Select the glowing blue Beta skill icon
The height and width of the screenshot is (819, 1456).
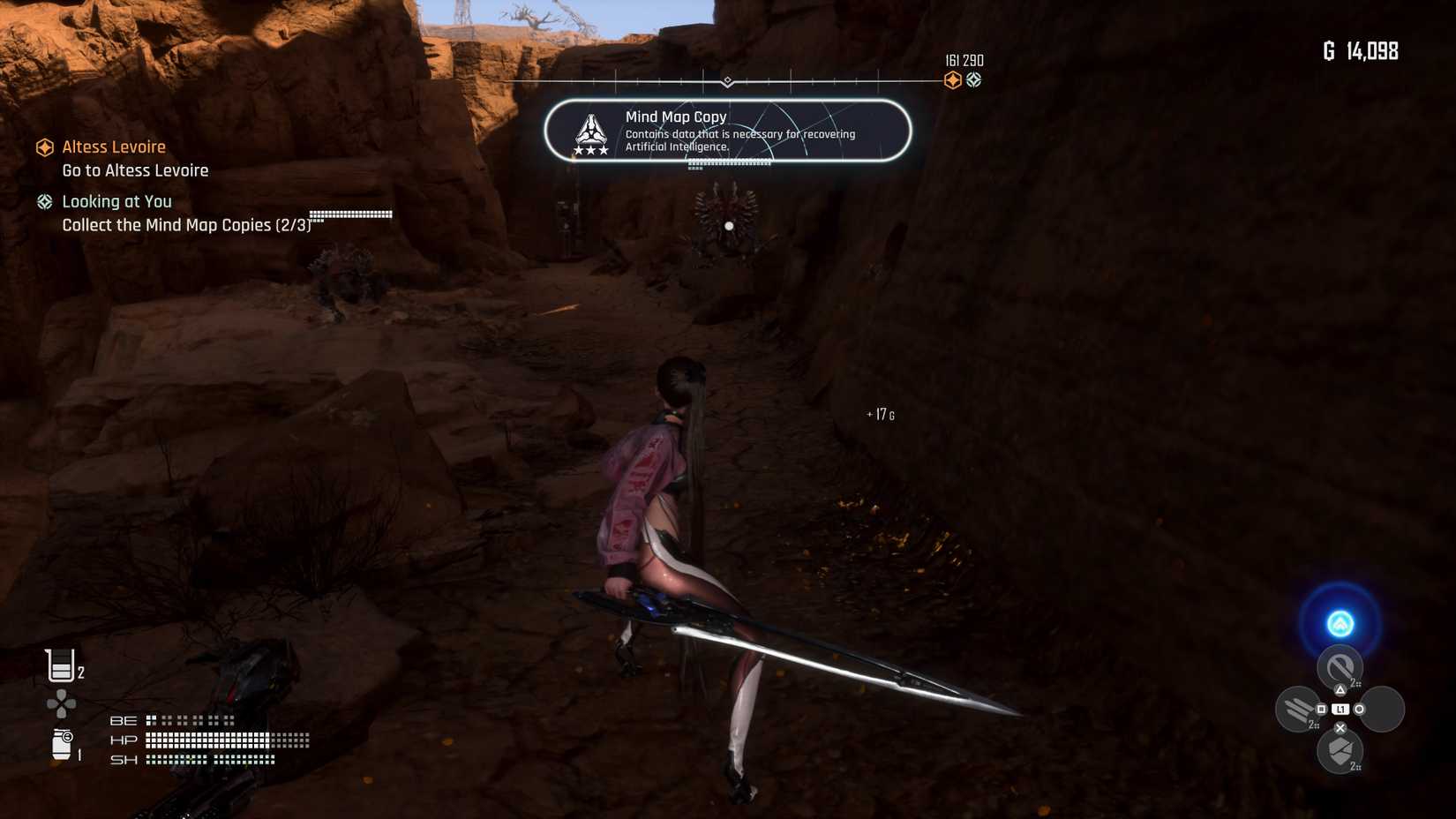pyautogui.click(x=1340, y=622)
